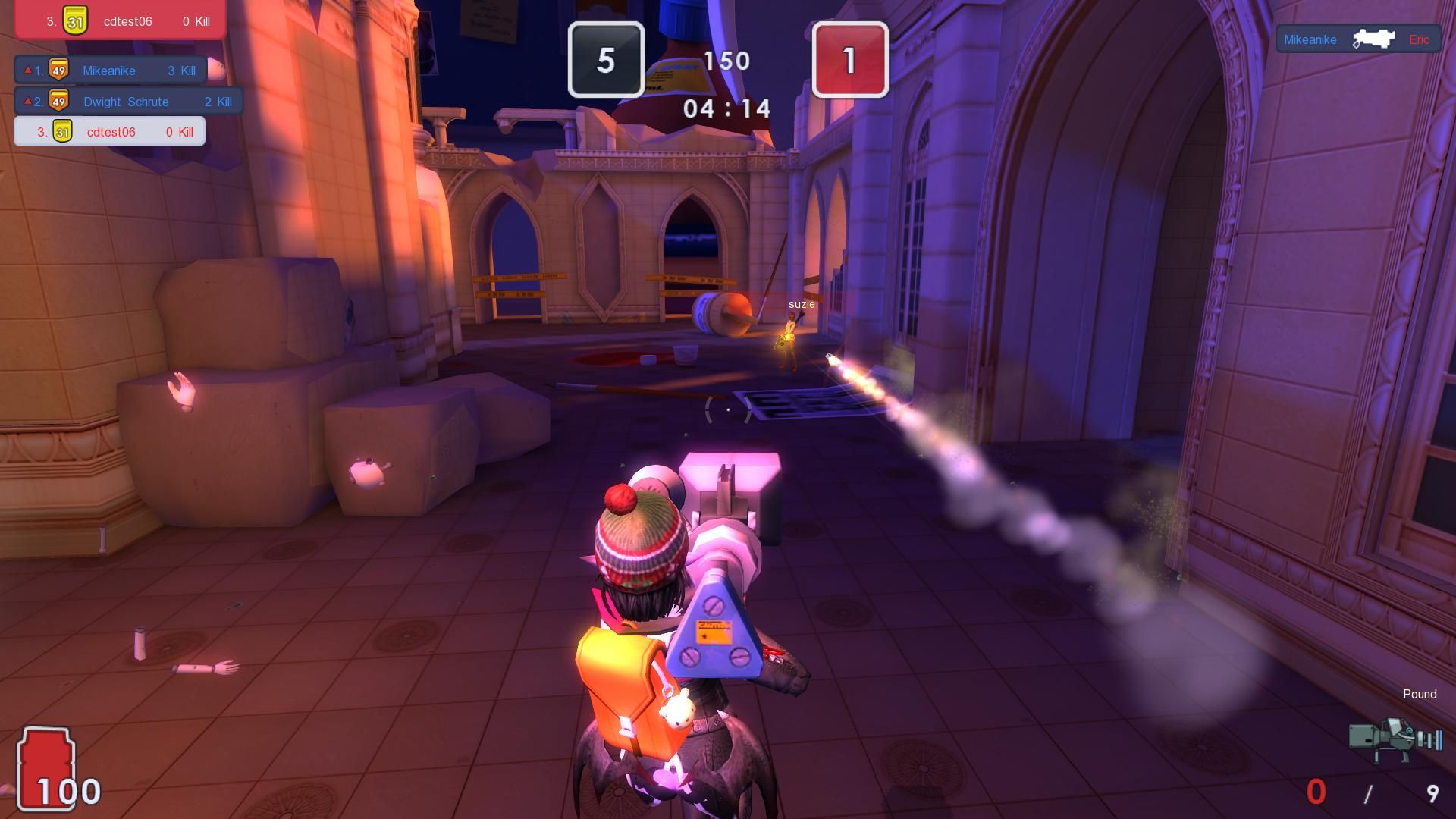The width and height of the screenshot is (1456, 819).
Task: Select Mikeanike's row on the scoreboard
Action: click(108, 70)
